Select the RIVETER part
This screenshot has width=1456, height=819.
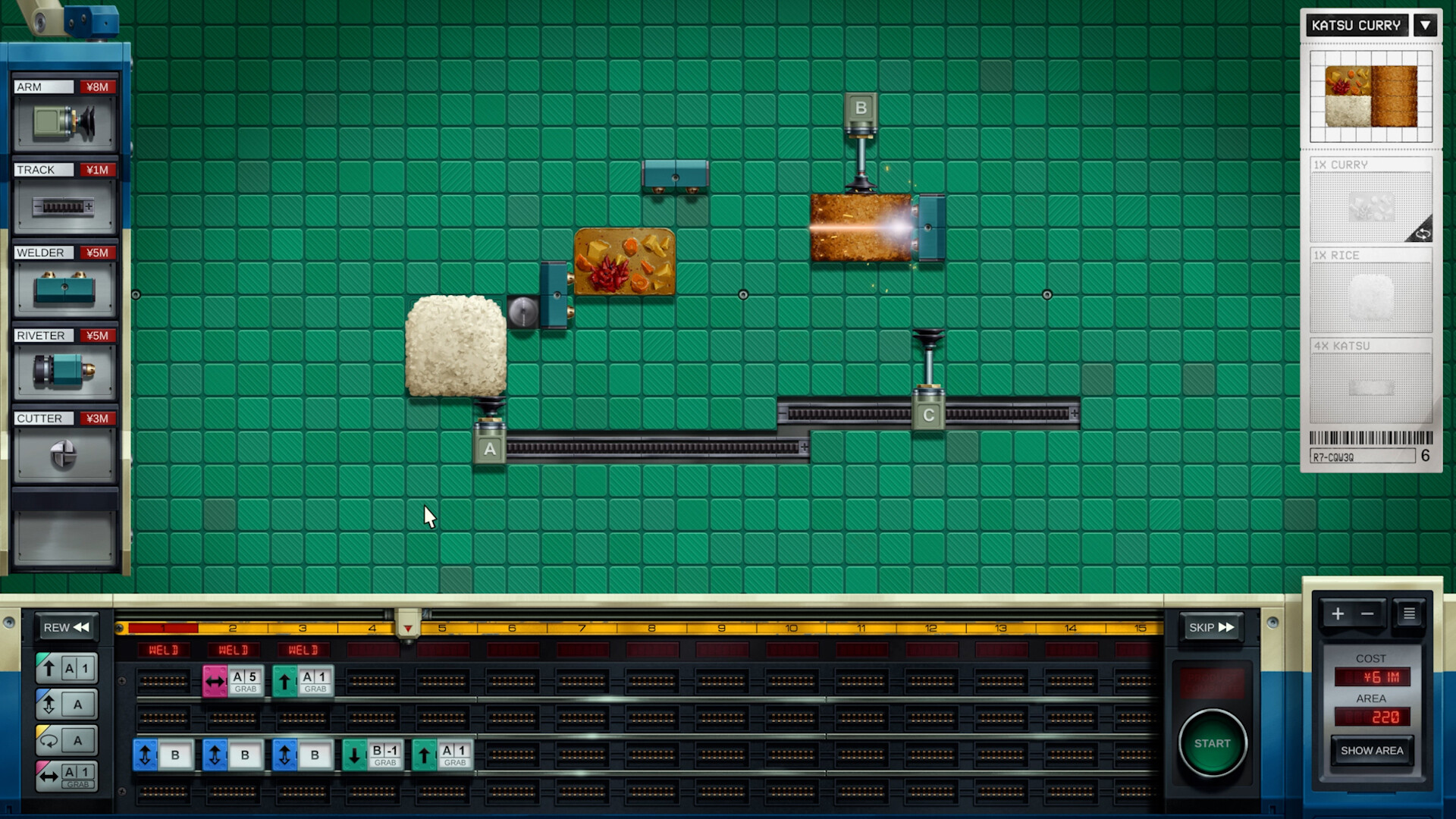point(64,368)
